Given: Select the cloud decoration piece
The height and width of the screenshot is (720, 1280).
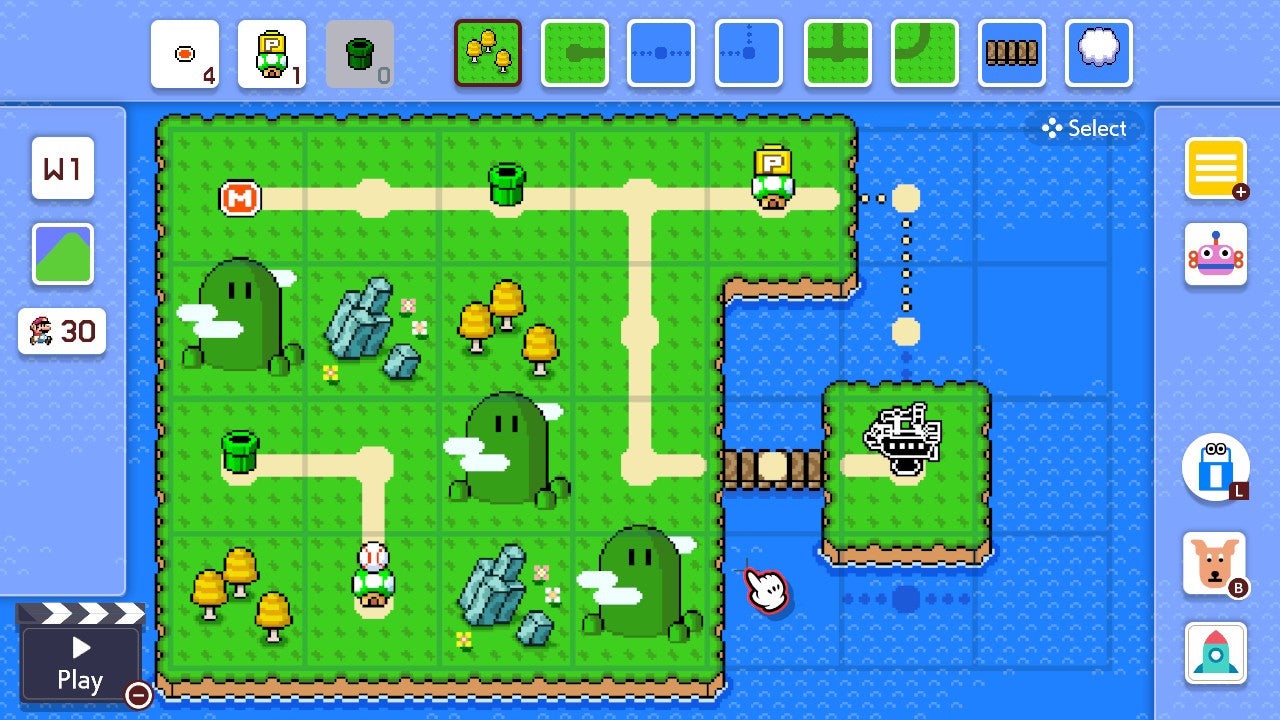Looking at the screenshot, I should pos(1099,55).
